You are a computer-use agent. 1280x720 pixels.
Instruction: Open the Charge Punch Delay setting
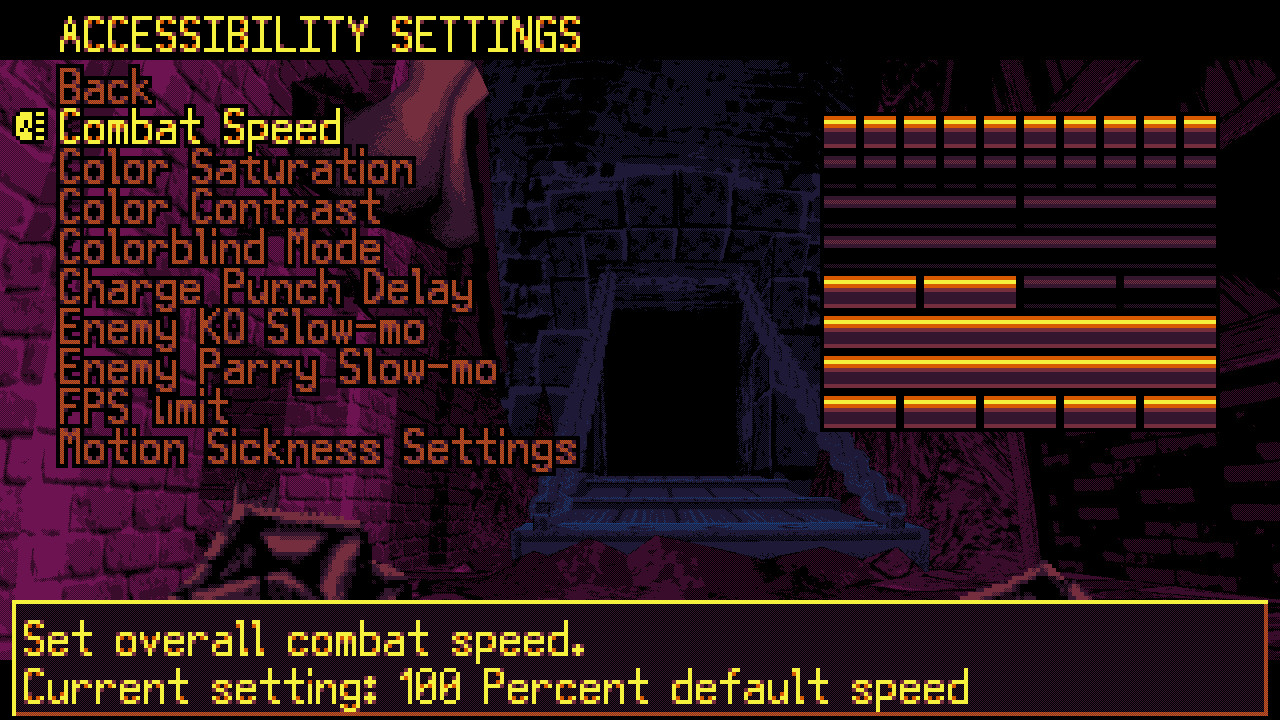(x=264, y=289)
